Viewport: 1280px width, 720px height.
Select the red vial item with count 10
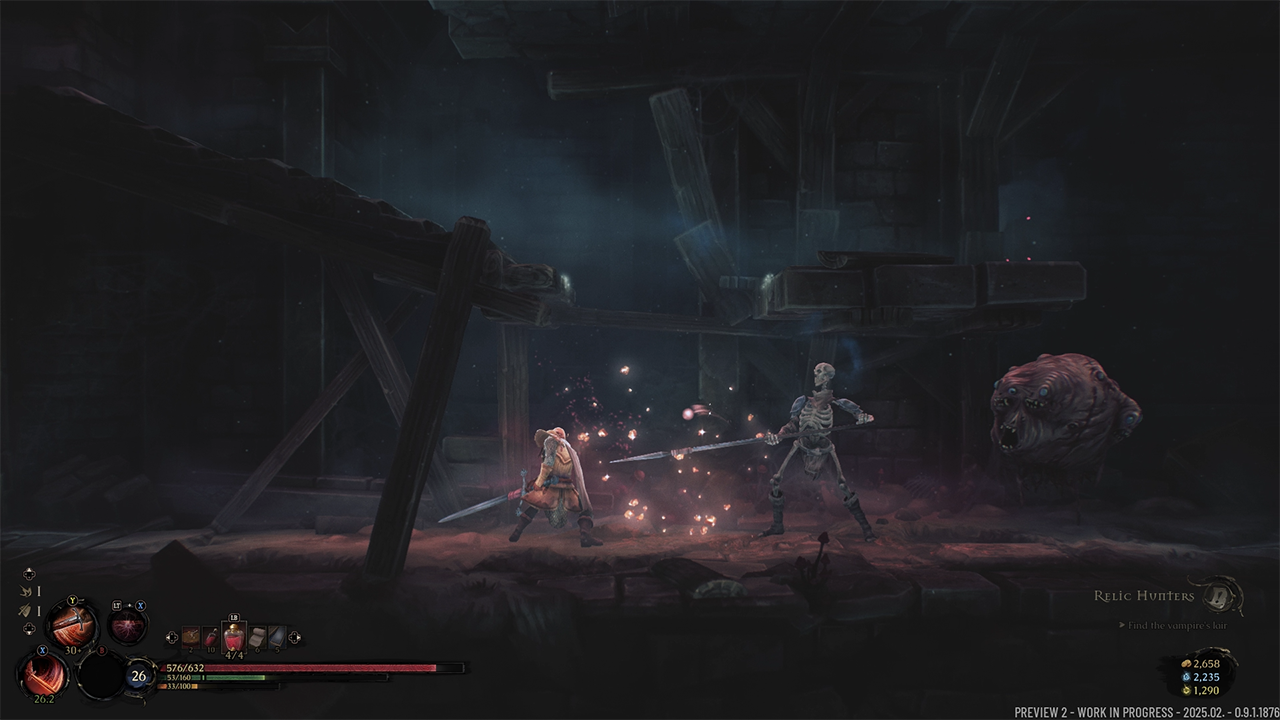click(x=211, y=637)
